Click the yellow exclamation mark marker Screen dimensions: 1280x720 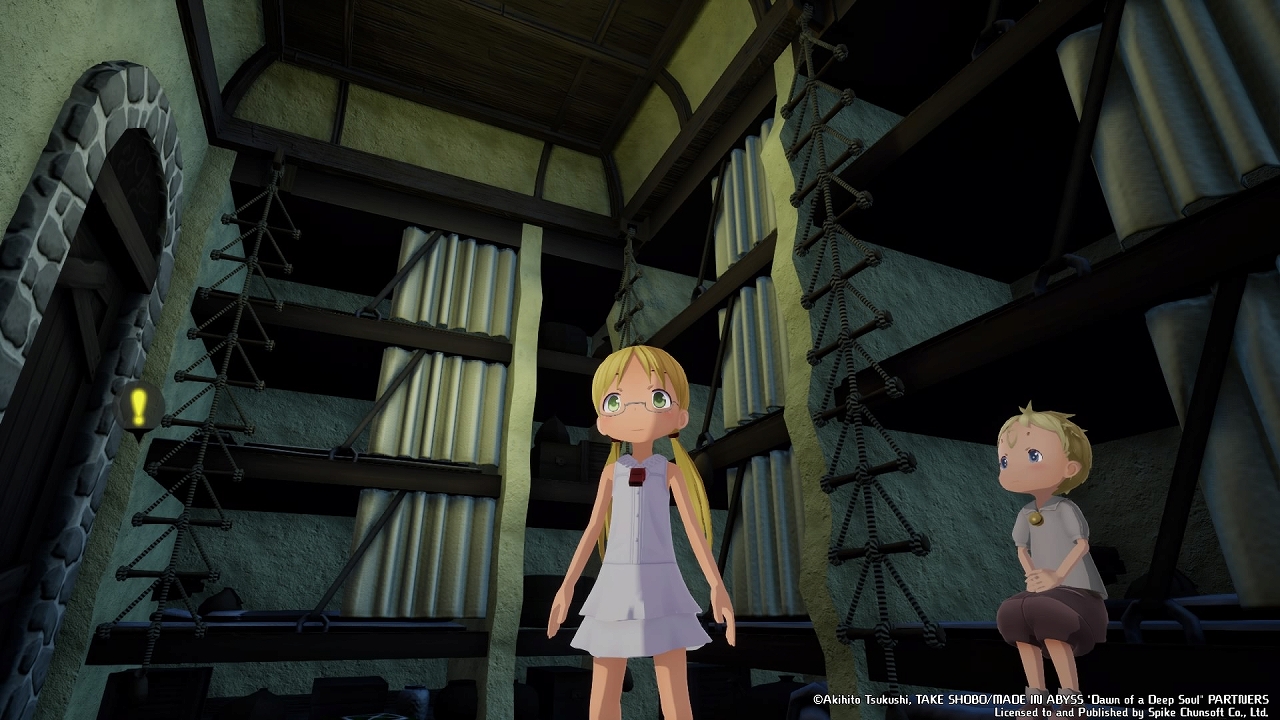click(139, 406)
